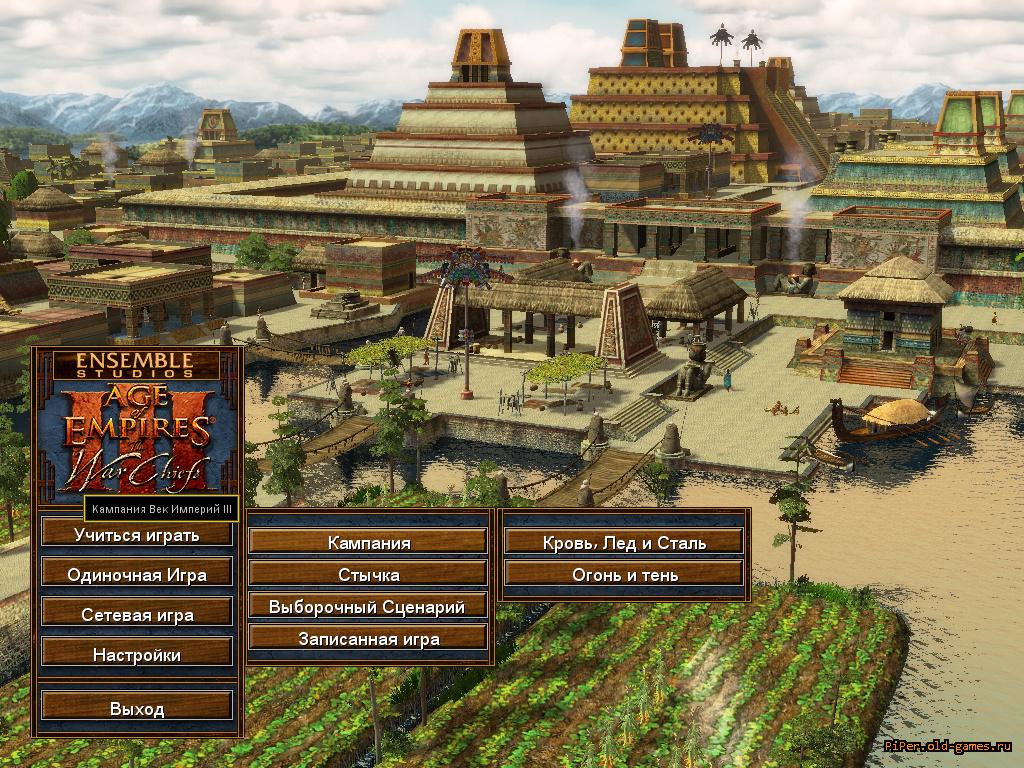Load a Записанная игра recorded game
Viewport: 1024px width, 768px height.
click(369, 639)
